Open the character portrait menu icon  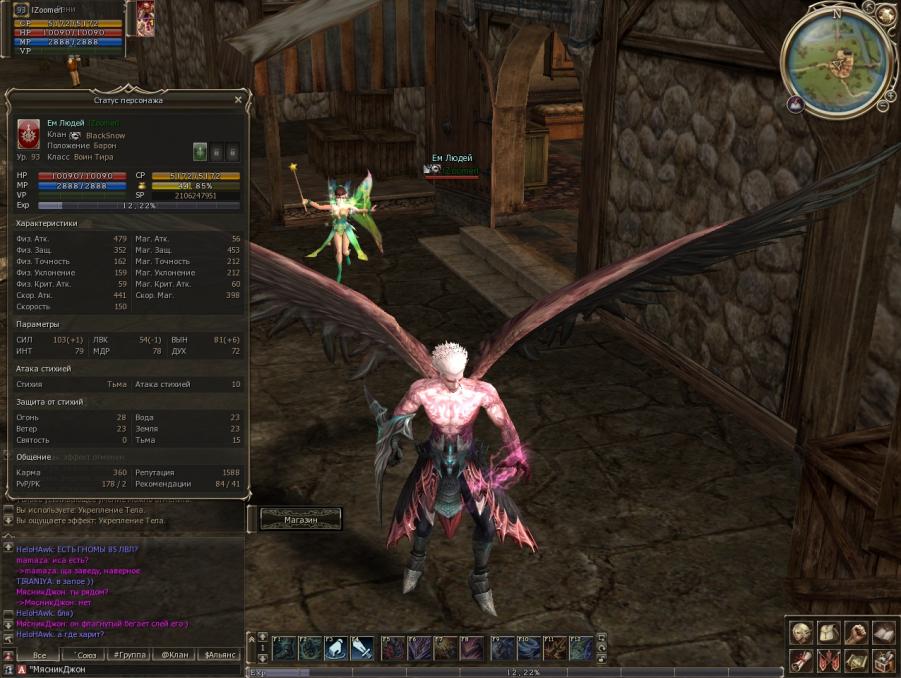801,632
